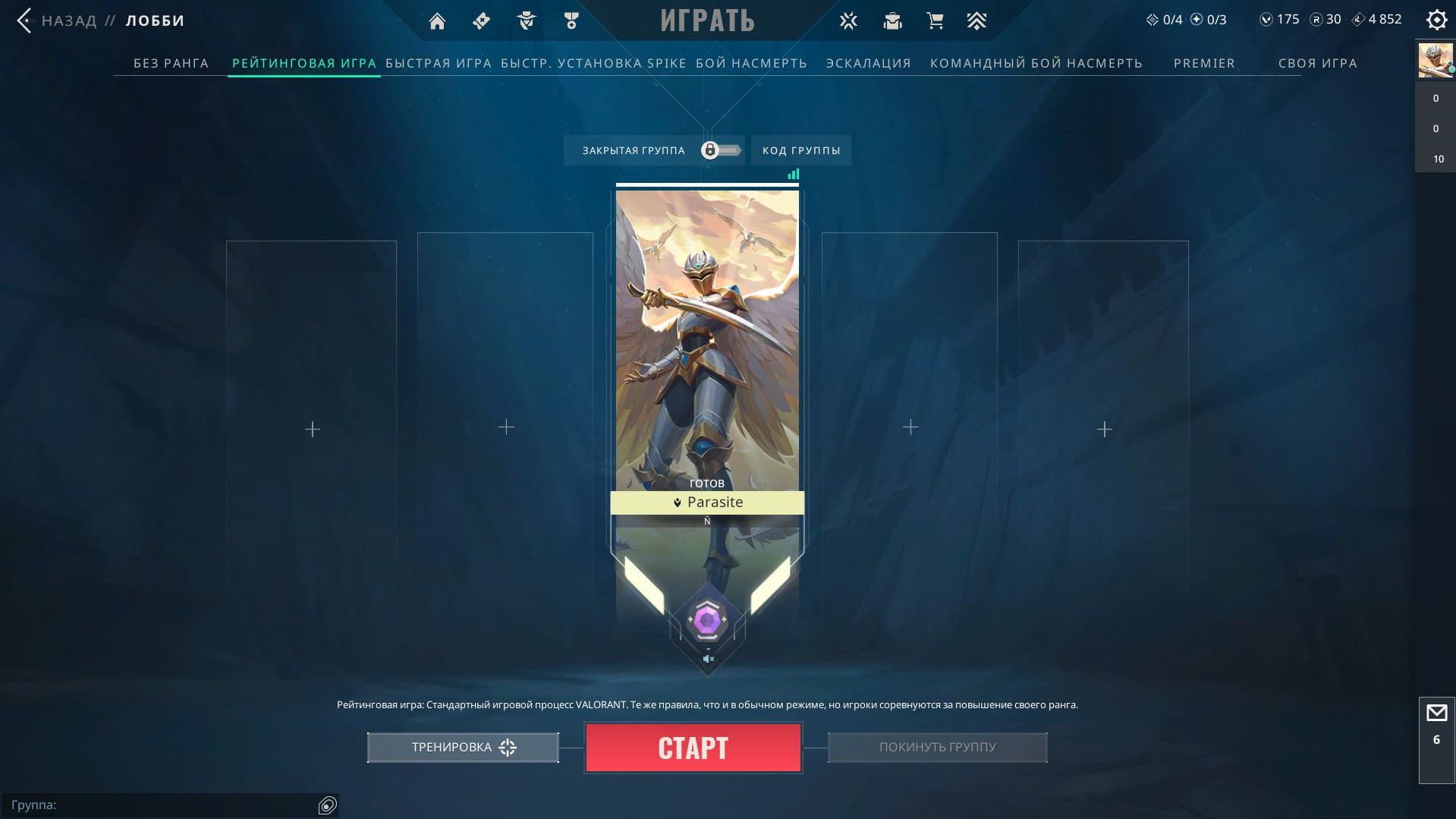Open the ТРЕНИРОВКА practice mode
The image size is (1456, 819).
coord(463,748)
